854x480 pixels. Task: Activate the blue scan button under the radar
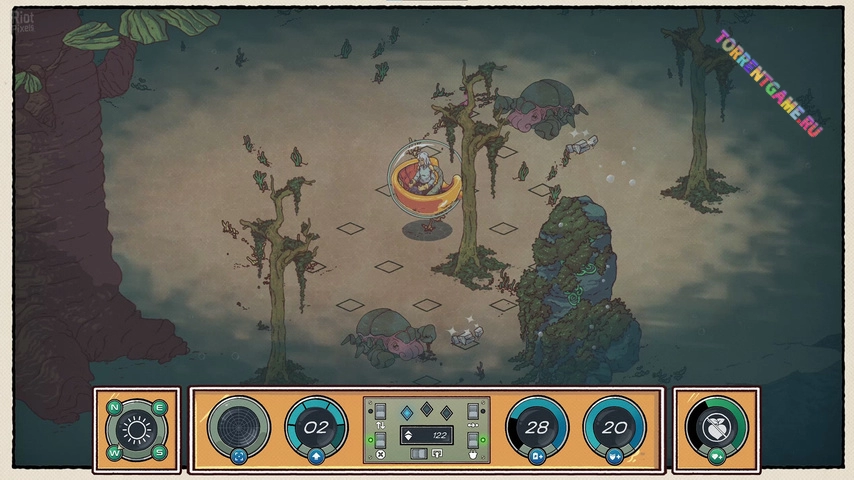pos(238,457)
